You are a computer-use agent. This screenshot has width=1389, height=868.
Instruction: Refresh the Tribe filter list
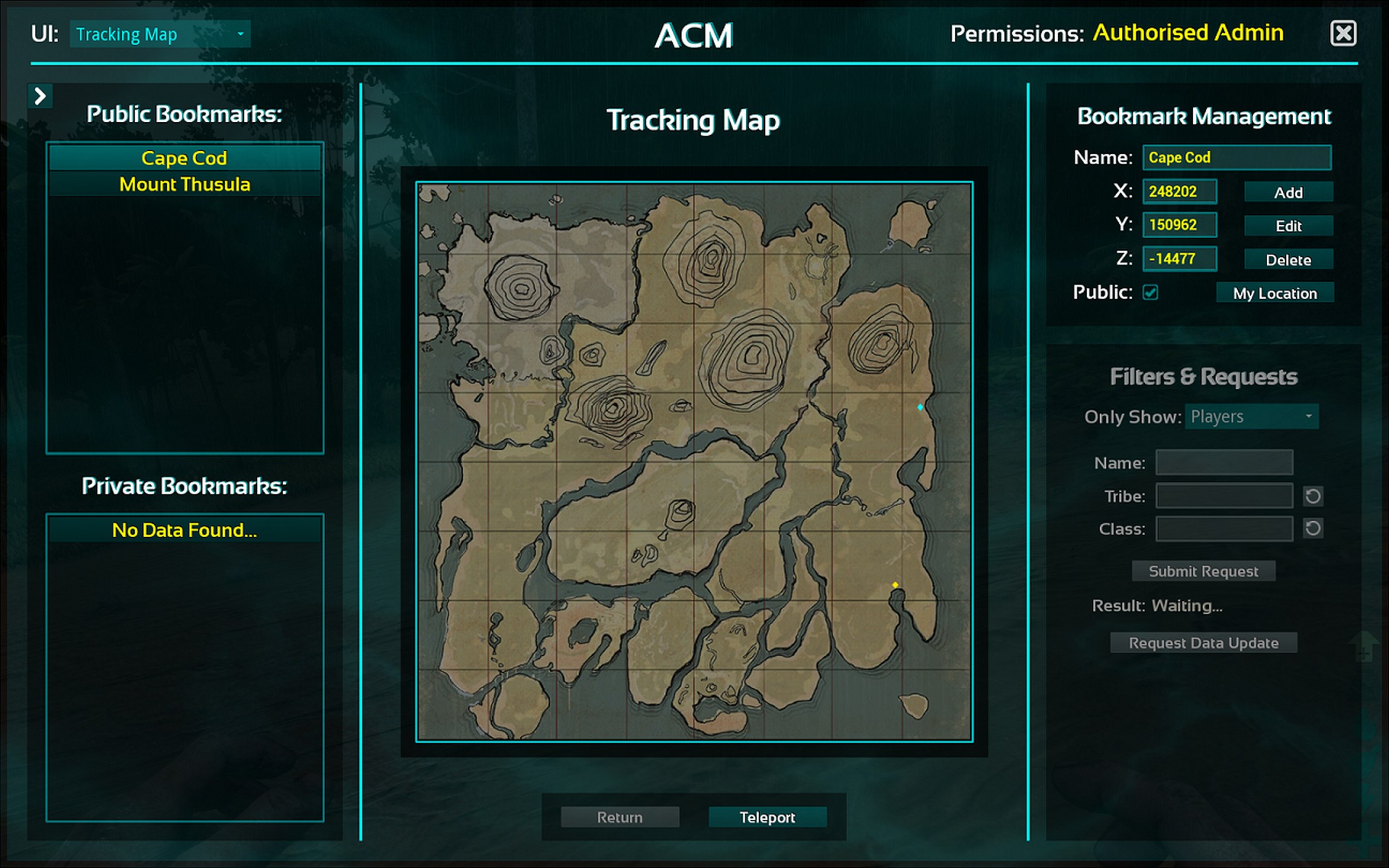click(x=1313, y=497)
